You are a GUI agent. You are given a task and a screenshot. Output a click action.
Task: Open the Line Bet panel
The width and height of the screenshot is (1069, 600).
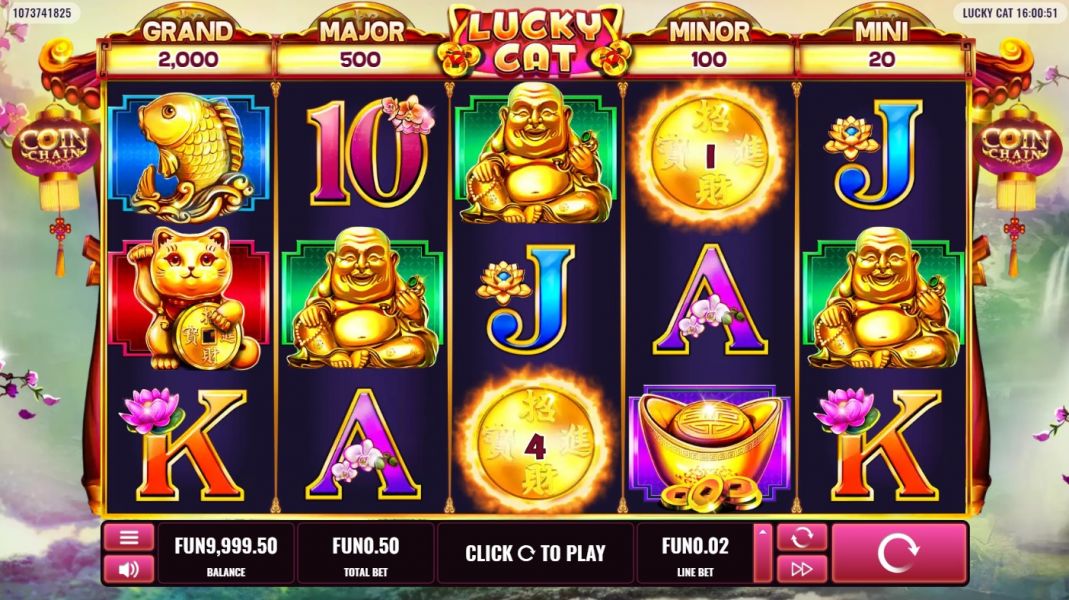695,553
